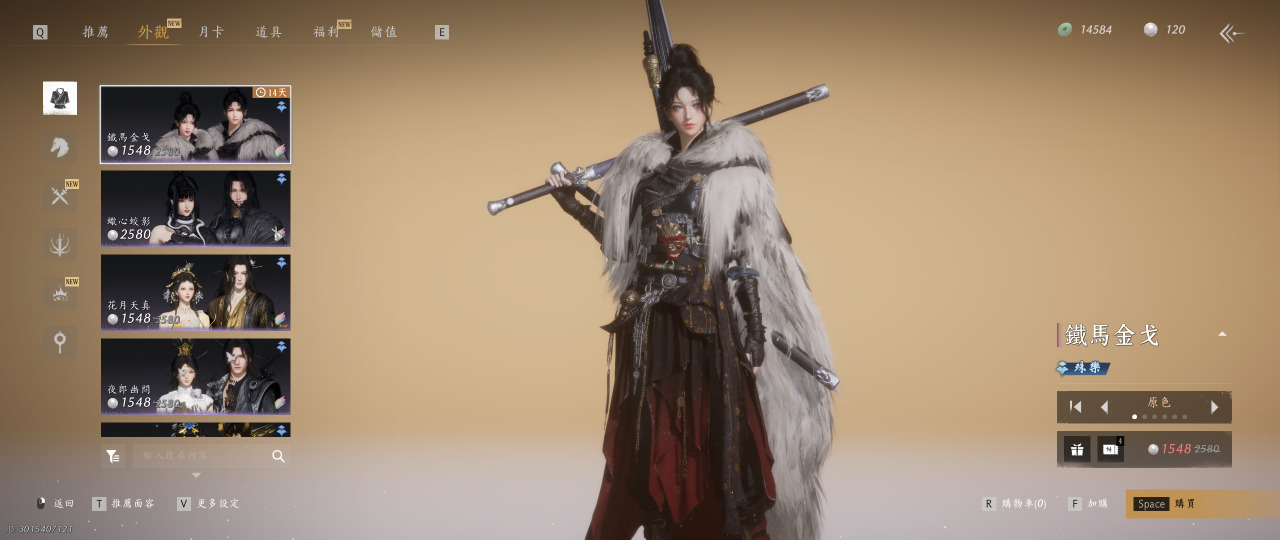This screenshot has width=1280, height=540.
Task: Switch to the next dye color
Action: 1215,407
